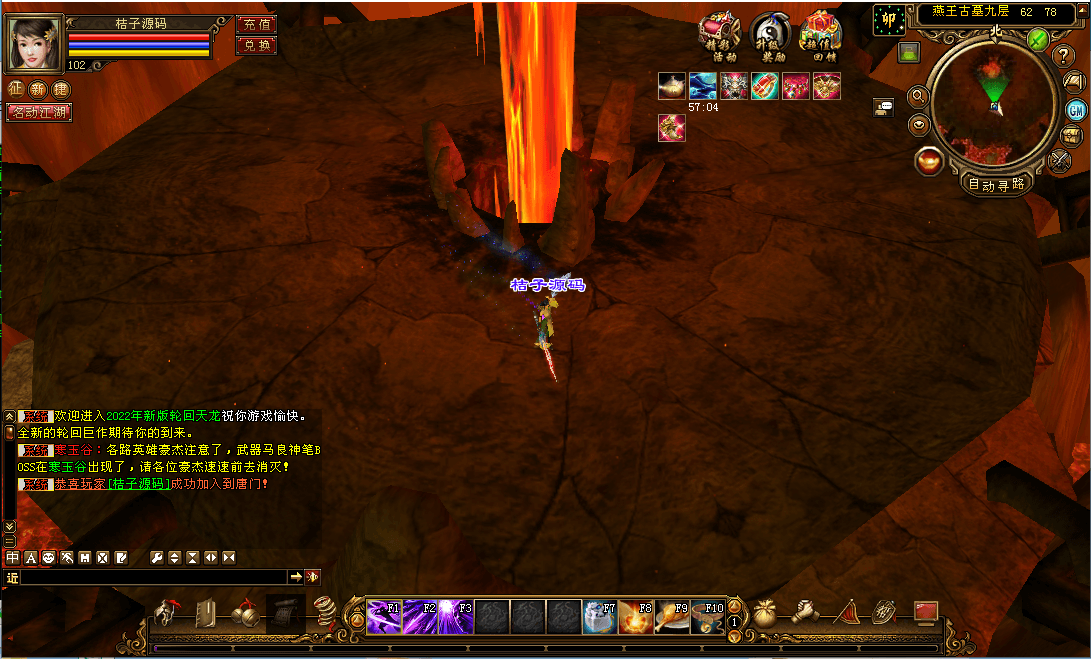
Task: Send chat with the arrow button
Action: tap(296, 577)
